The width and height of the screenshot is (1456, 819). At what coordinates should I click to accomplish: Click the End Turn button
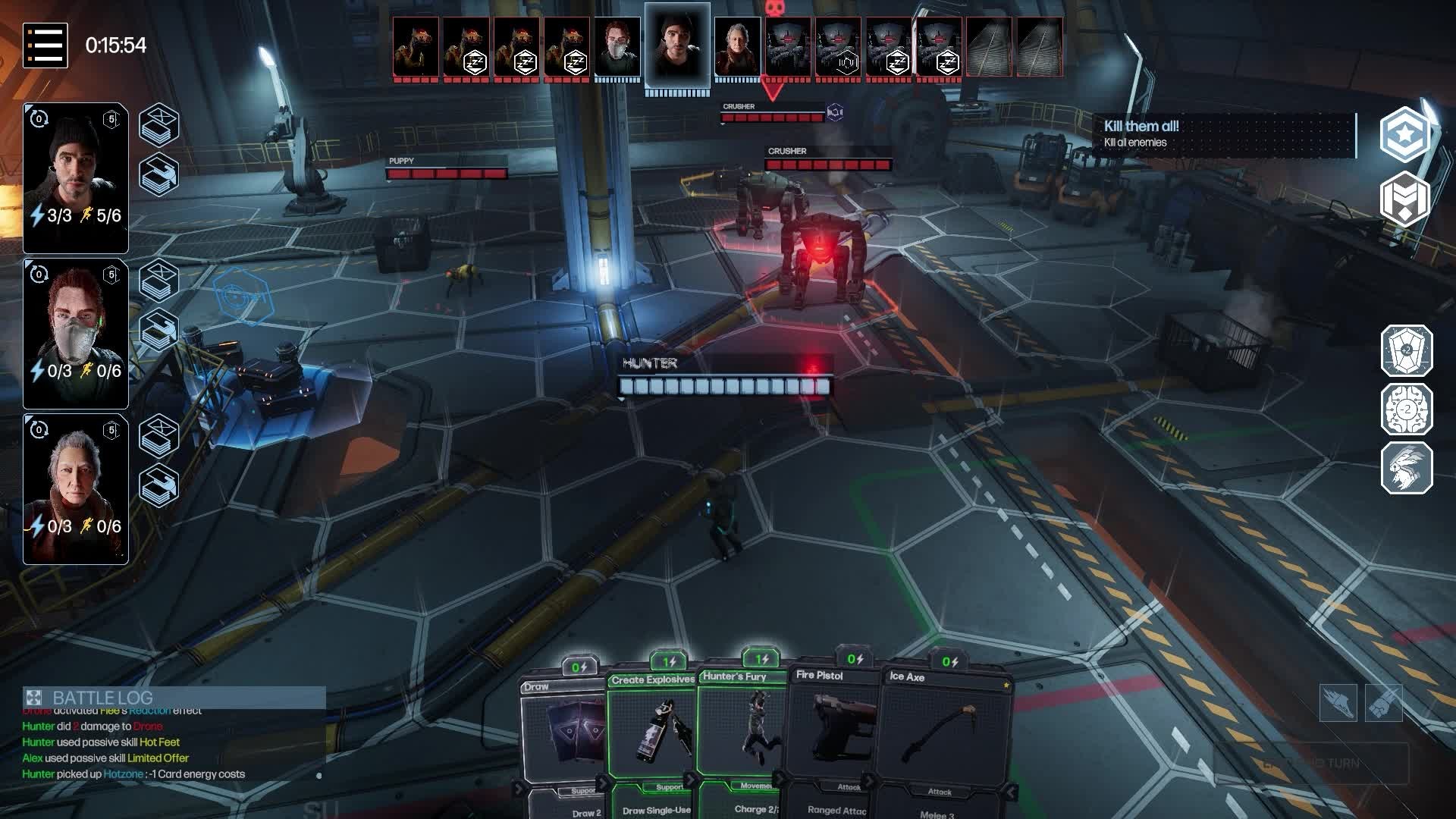tap(1311, 763)
